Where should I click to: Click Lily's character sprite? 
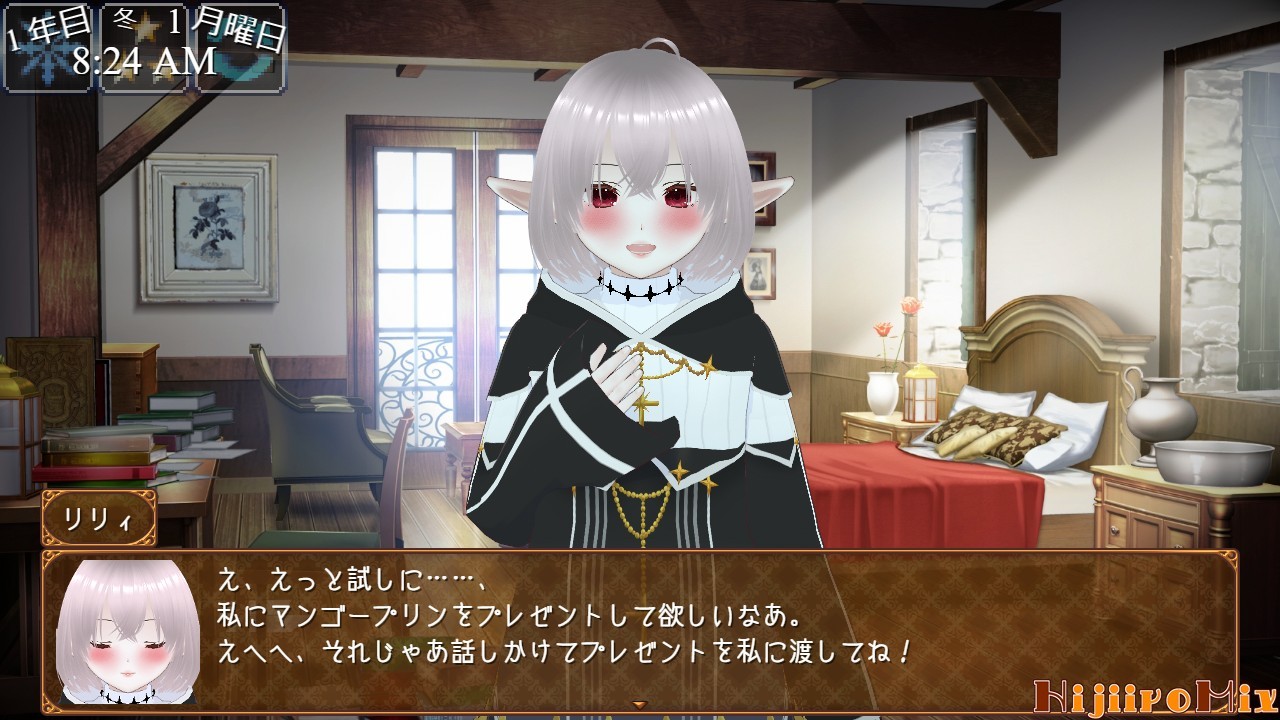click(640, 300)
